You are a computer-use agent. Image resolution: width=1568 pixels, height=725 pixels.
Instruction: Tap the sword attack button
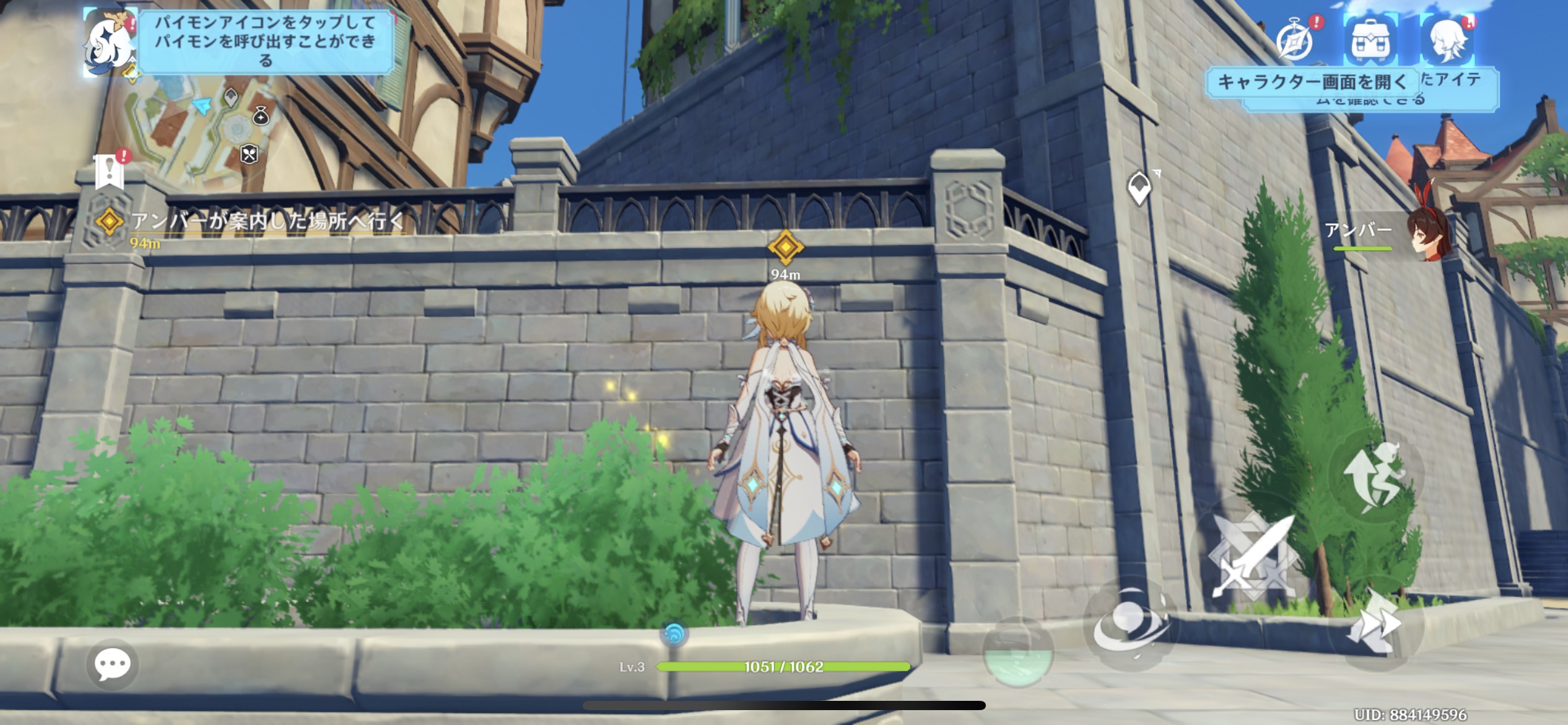(1252, 556)
